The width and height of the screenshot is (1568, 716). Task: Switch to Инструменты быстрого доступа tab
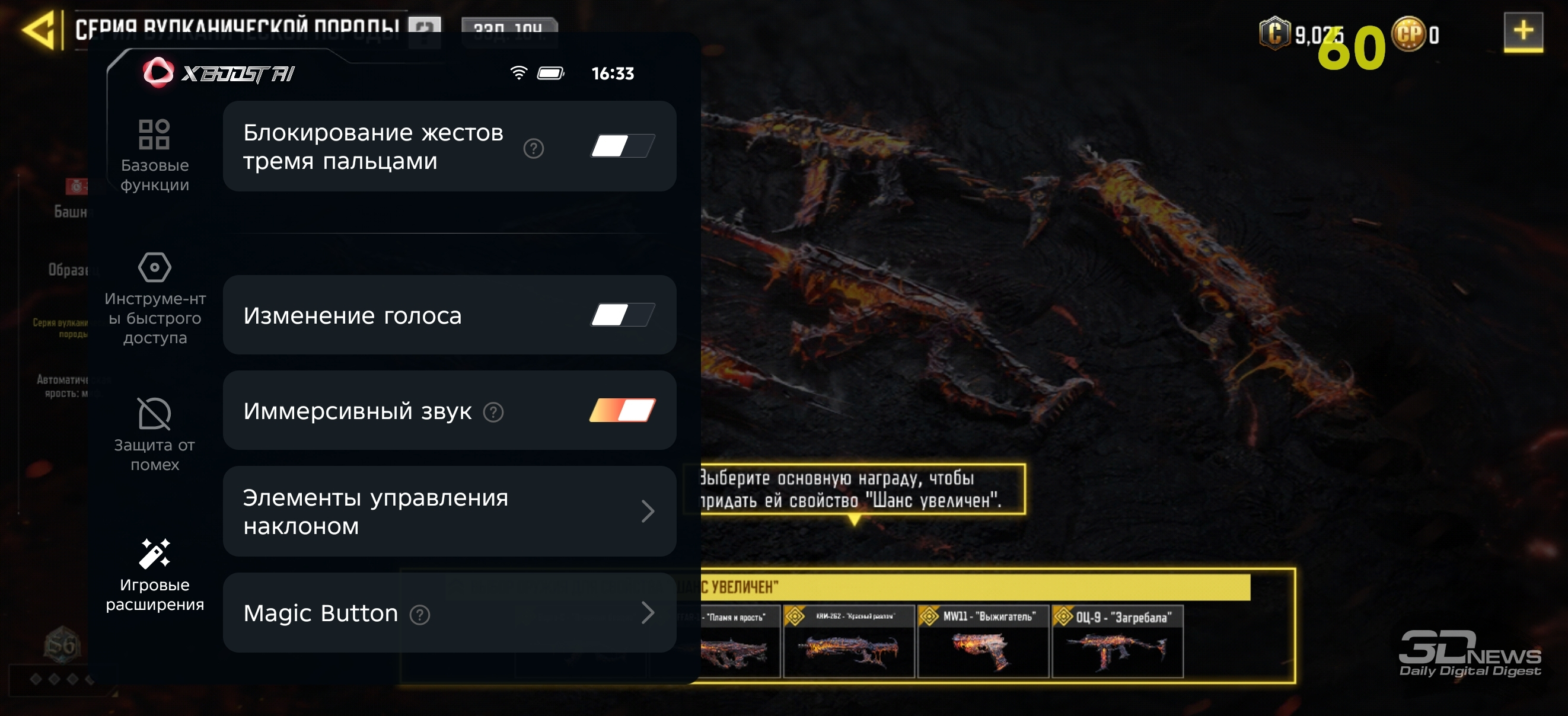pos(155,299)
